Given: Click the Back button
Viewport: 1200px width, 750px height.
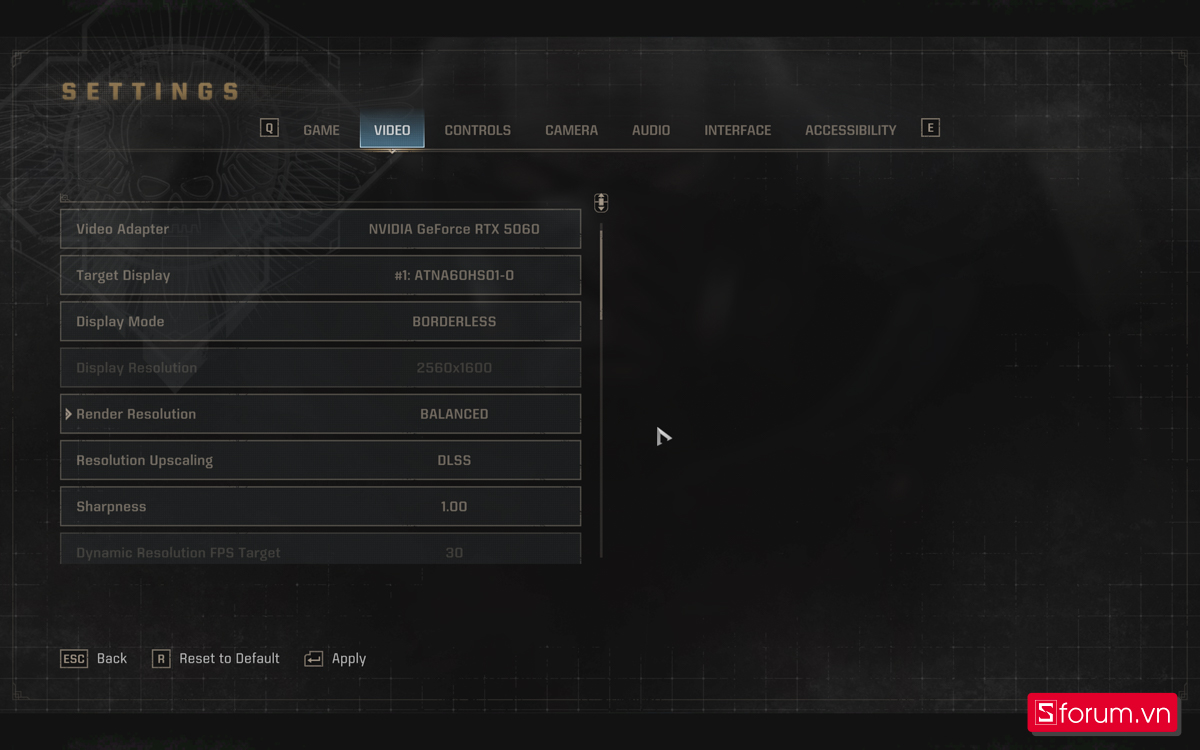Looking at the screenshot, I should pos(95,659).
